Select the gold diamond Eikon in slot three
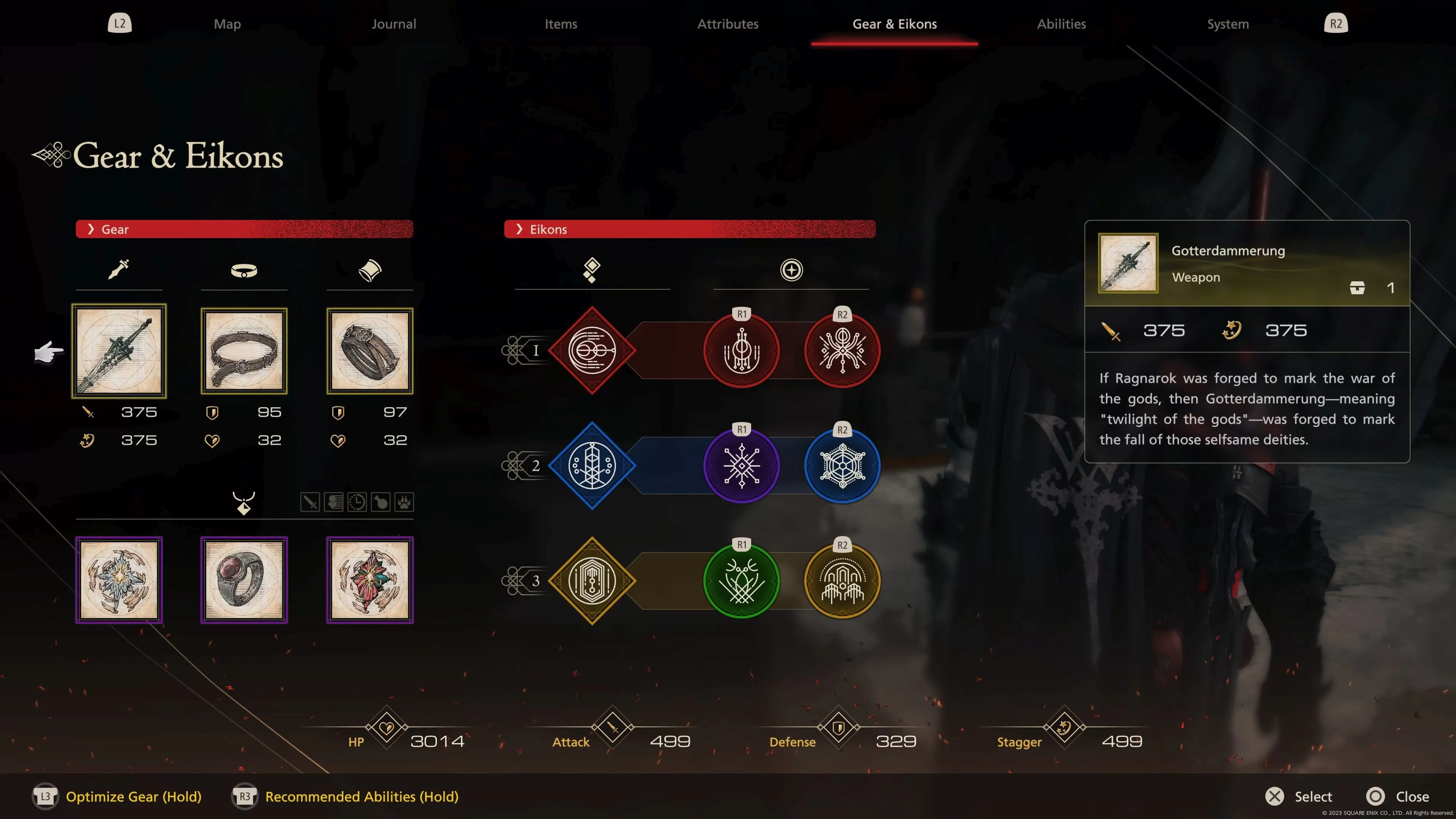1456x819 pixels. pyautogui.click(x=592, y=581)
